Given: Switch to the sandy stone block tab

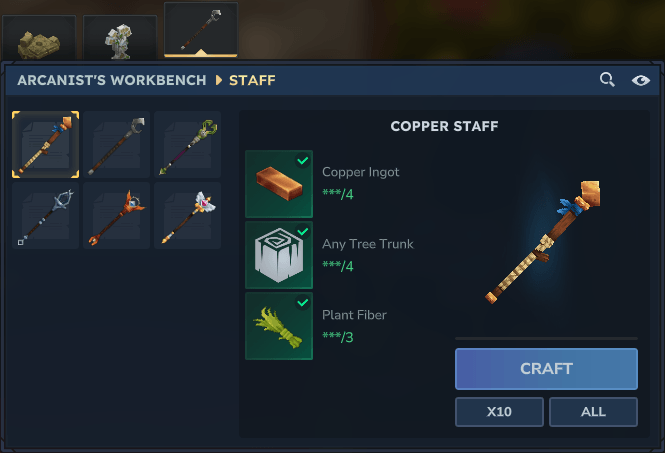Looking at the screenshot, I should tap(39, 38).
